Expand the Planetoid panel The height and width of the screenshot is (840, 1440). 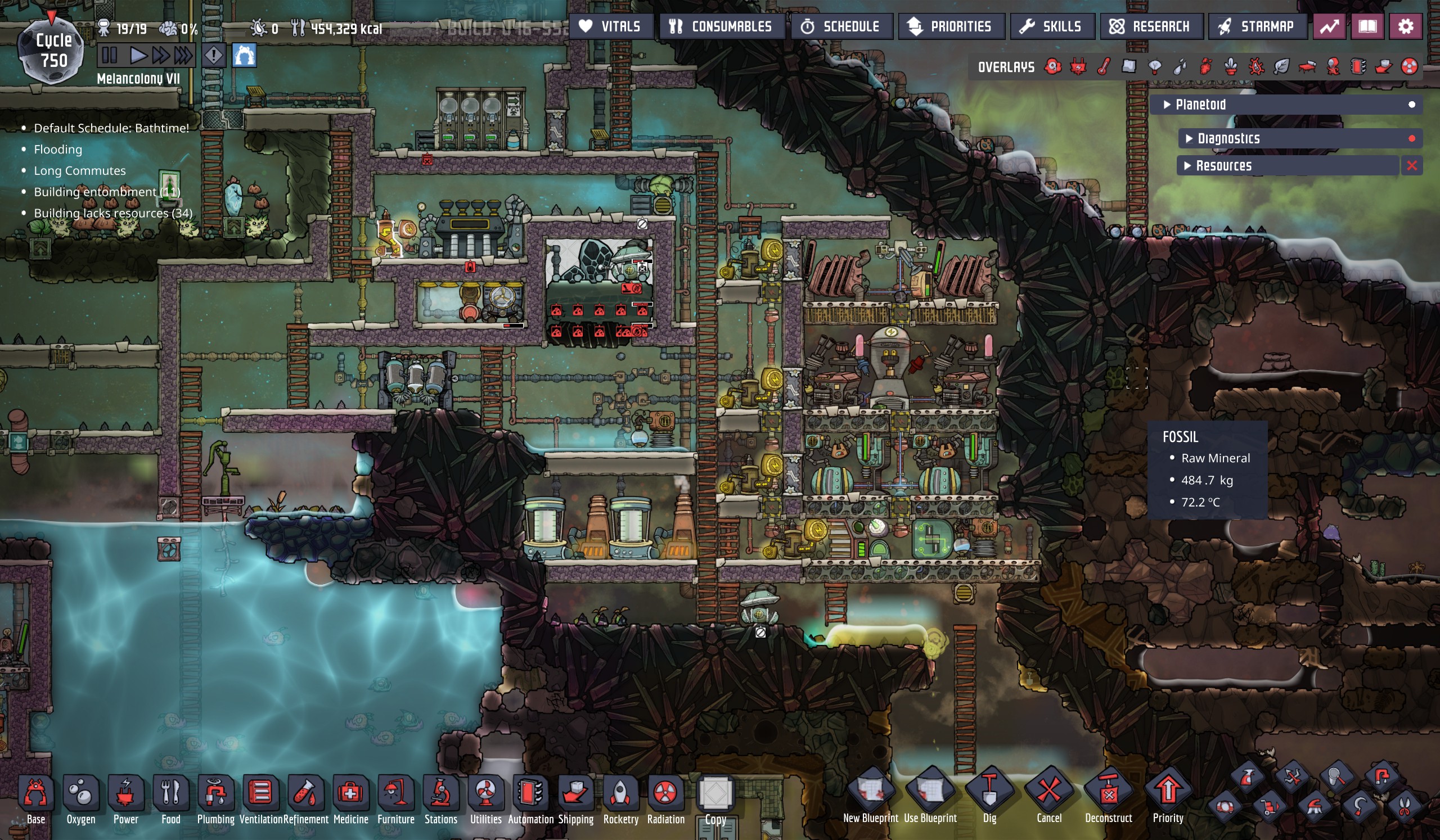[1200, 105]
